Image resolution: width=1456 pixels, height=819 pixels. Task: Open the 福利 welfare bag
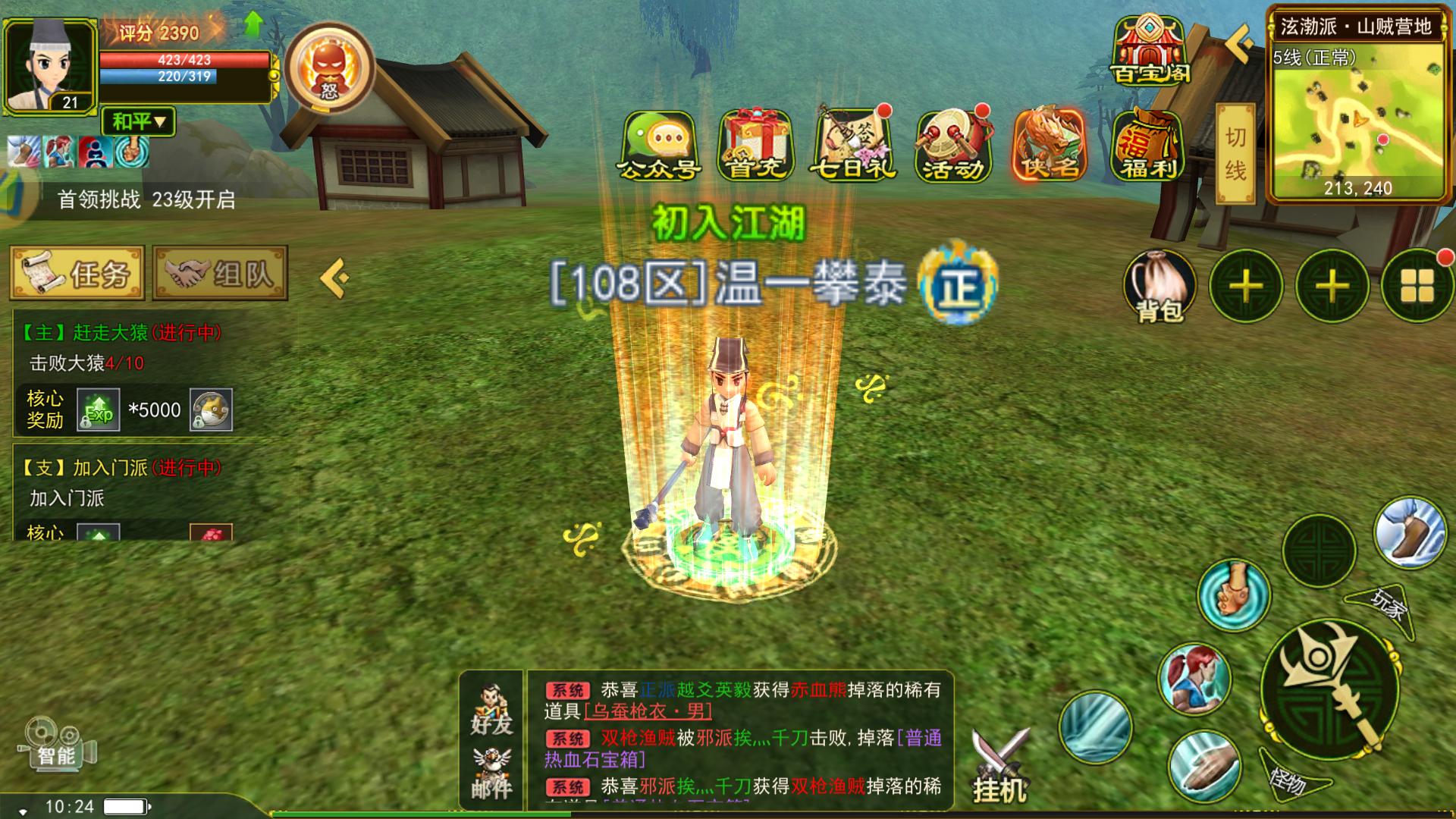coord(1148,146)
